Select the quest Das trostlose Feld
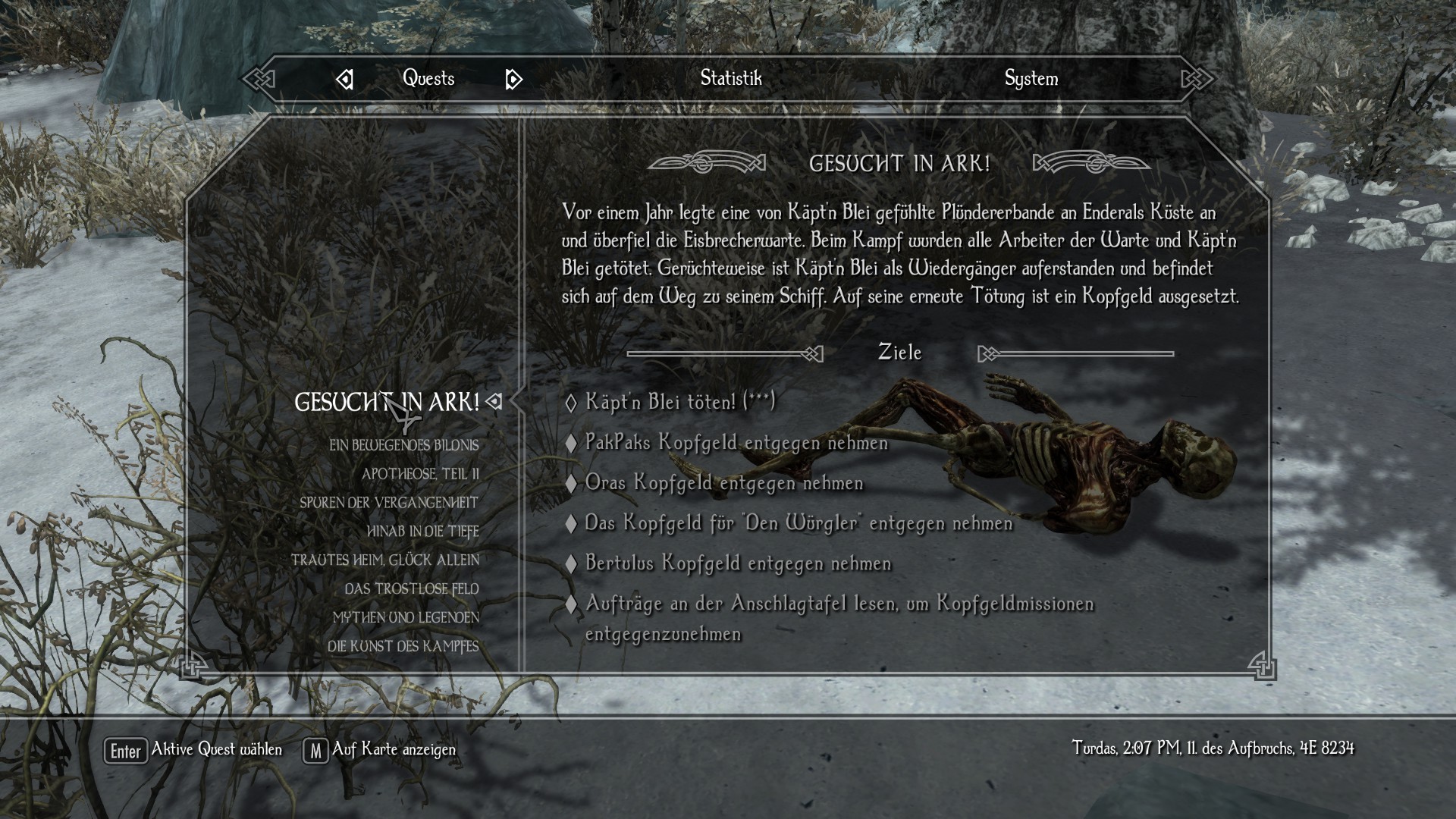Viewport: 1456px width, 819px height. coord(412,589)
